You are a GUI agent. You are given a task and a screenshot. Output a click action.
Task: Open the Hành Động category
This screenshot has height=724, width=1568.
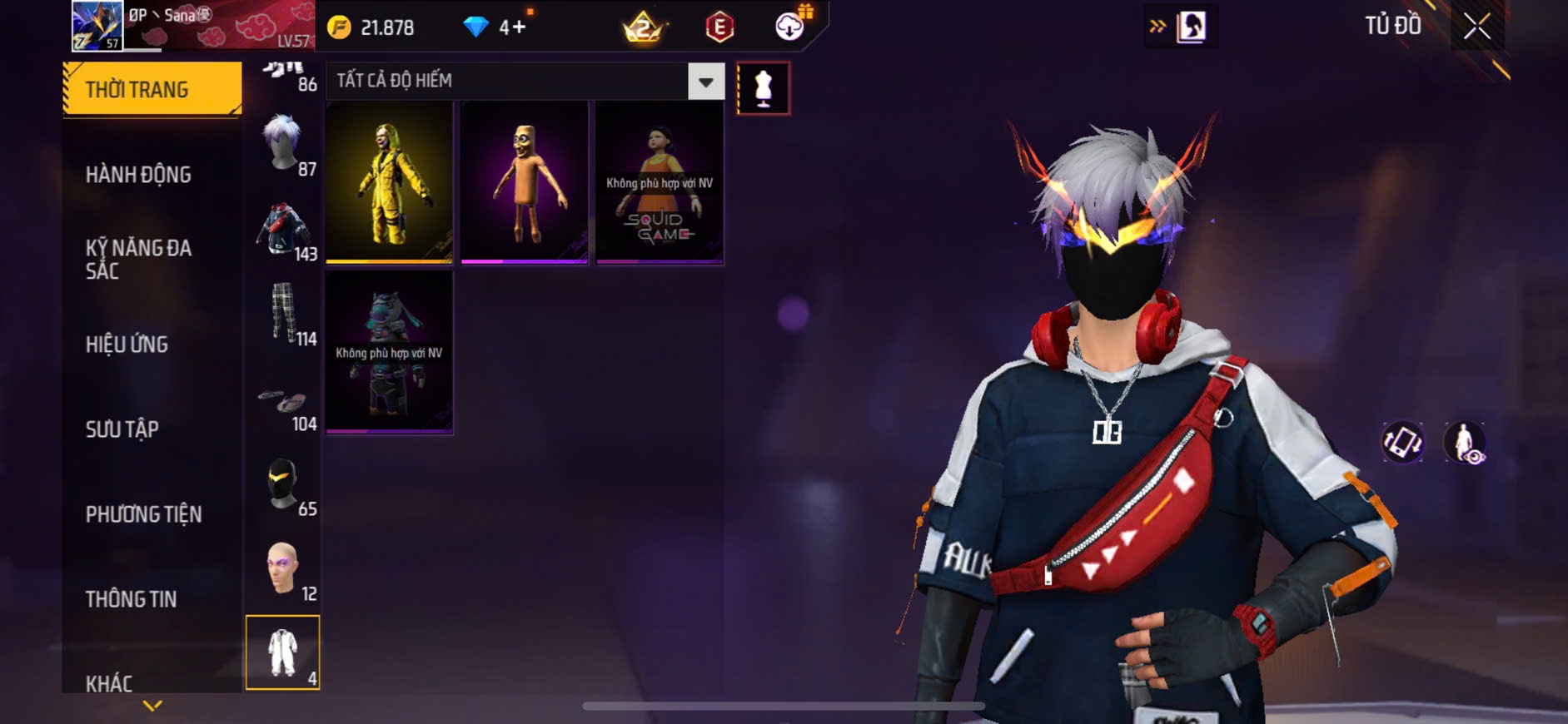tap(138, 175)
